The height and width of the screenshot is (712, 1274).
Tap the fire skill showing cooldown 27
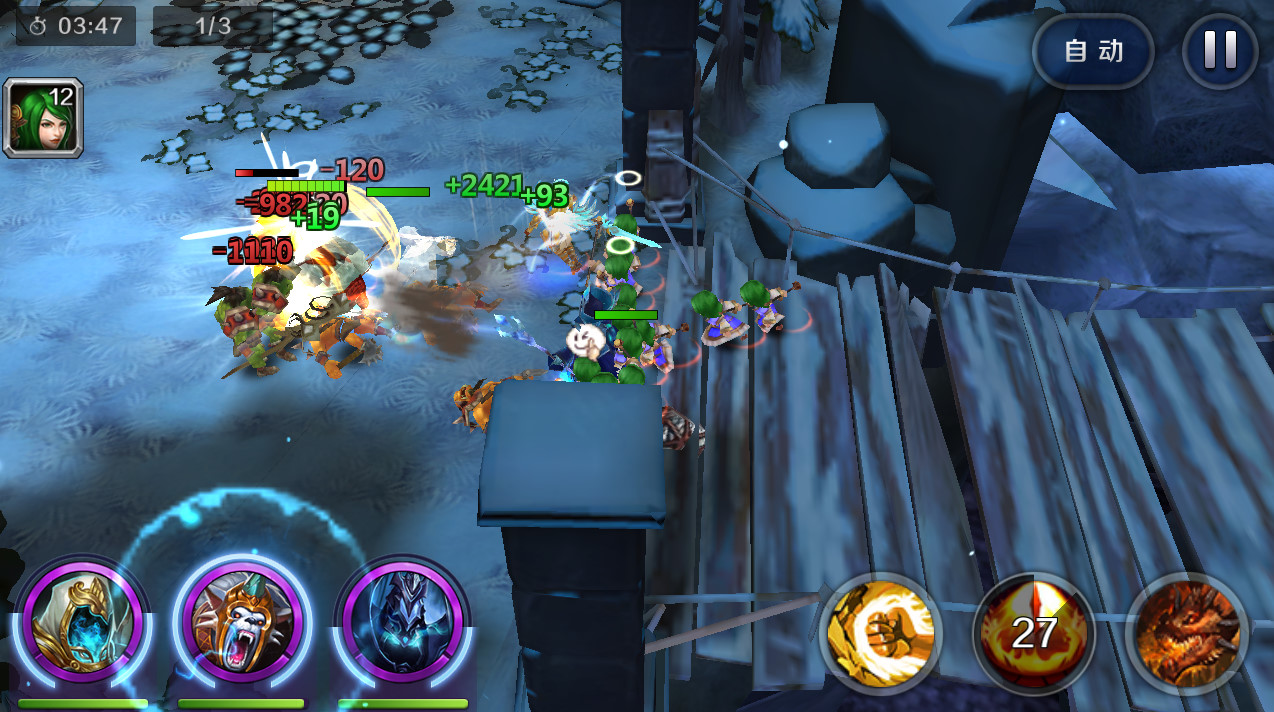pos(1034,632)
